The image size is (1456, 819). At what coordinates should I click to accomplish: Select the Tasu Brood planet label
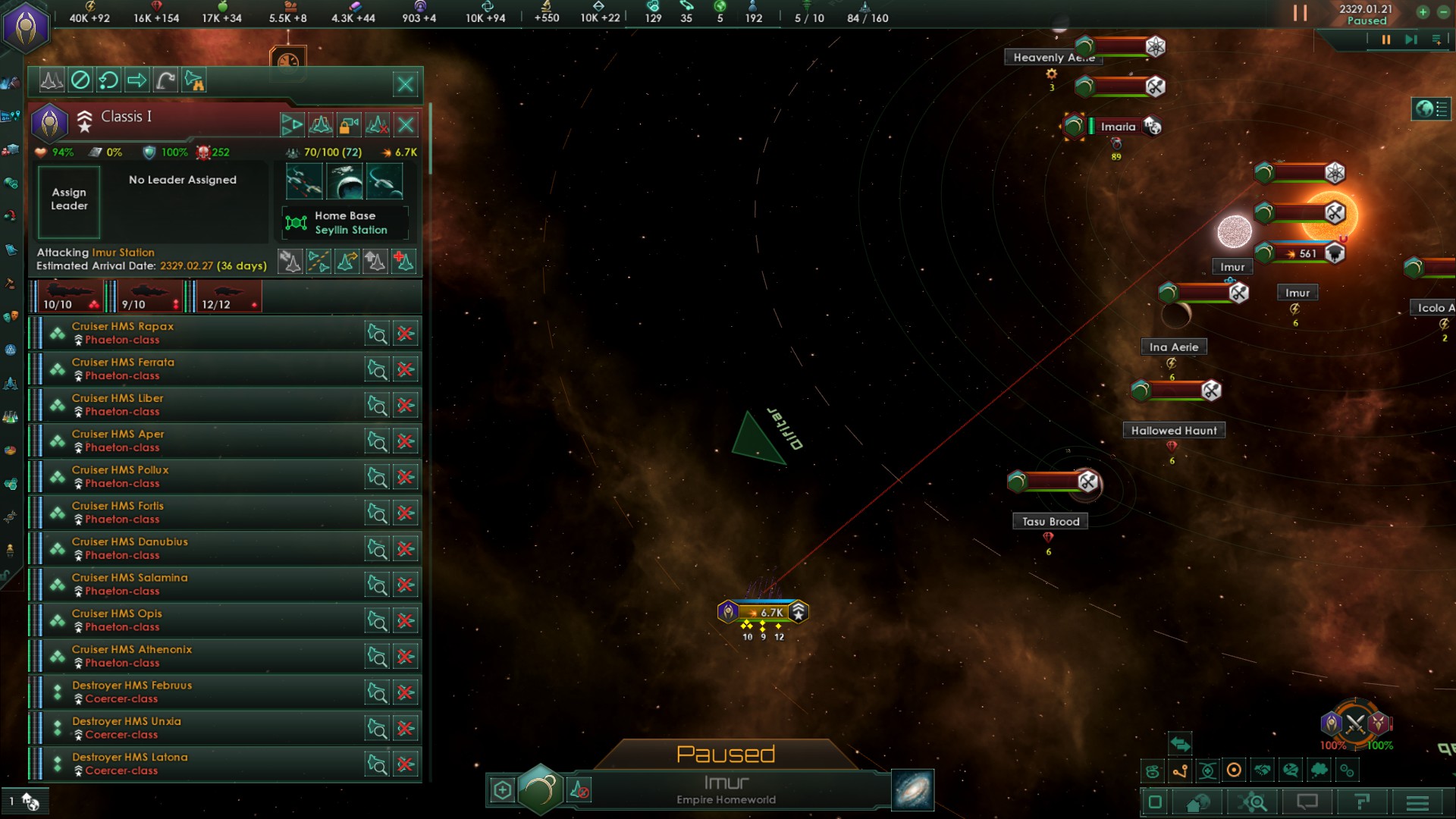[1050, 522]
